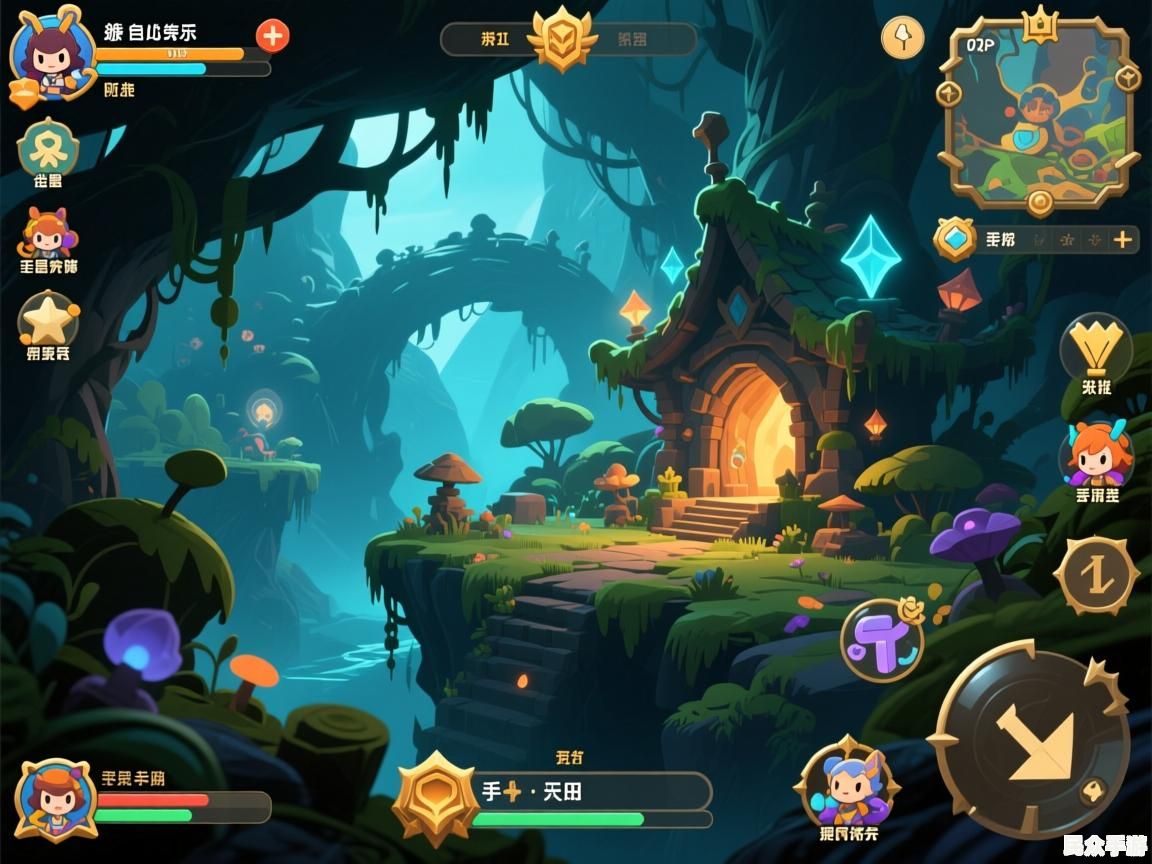Select the blue gem currency icon
The height and width of the screenshot is (864, 1152).
[955, 239]
